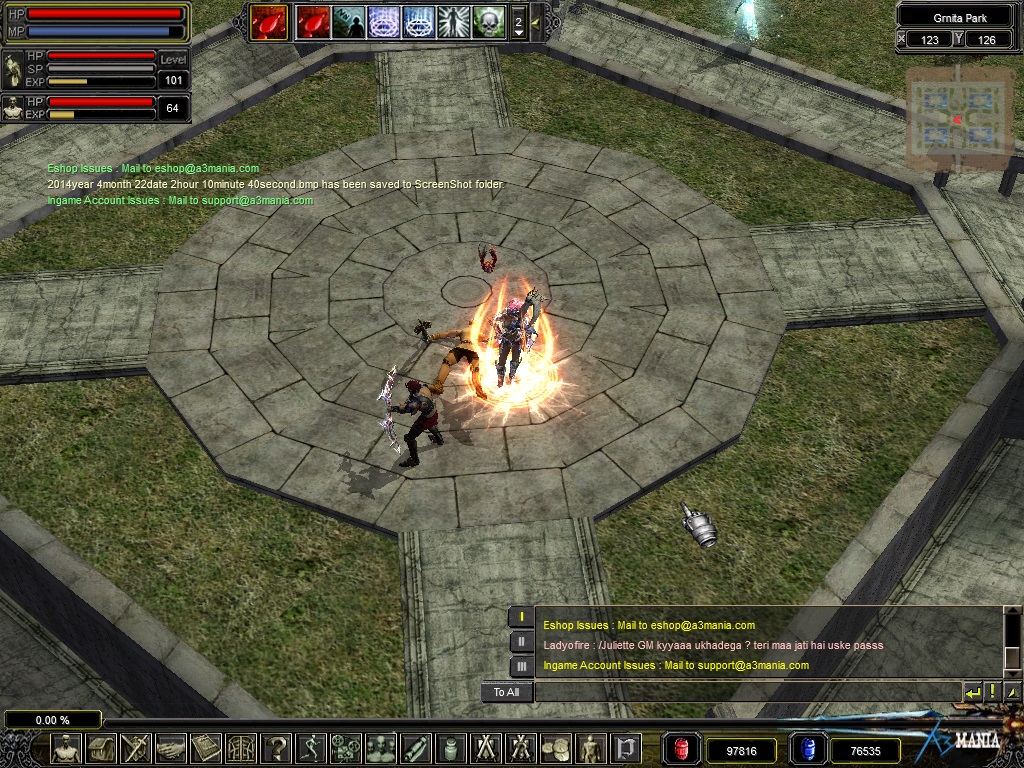Screen dimensions: 1024x768
Task: Switch to chat tab II
Action: pyautogui.click(x=521, y=642)
